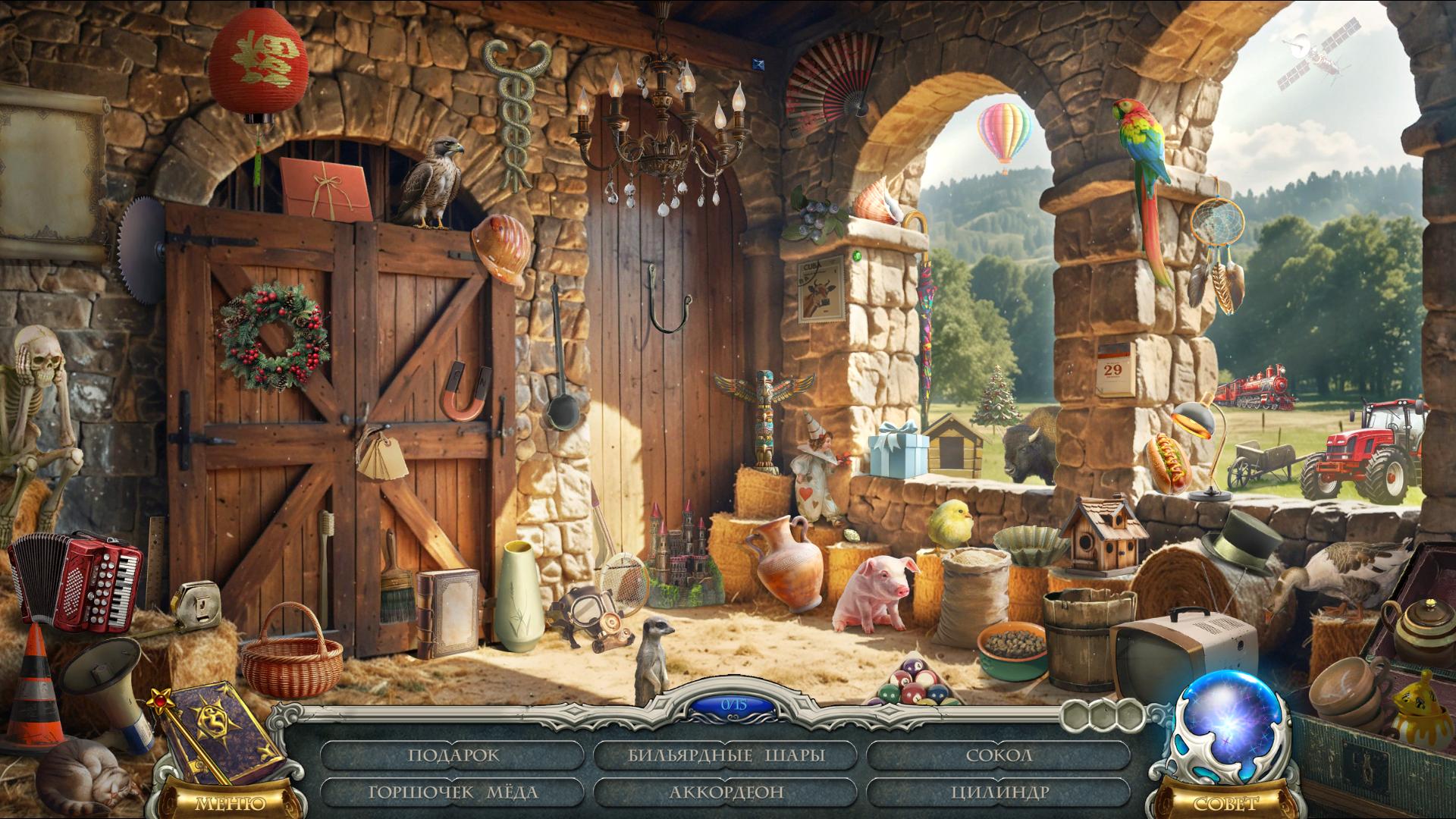
Task: Click the Бильярдные шары list entry
Action: pyautogui.click(x=726, y=755)
